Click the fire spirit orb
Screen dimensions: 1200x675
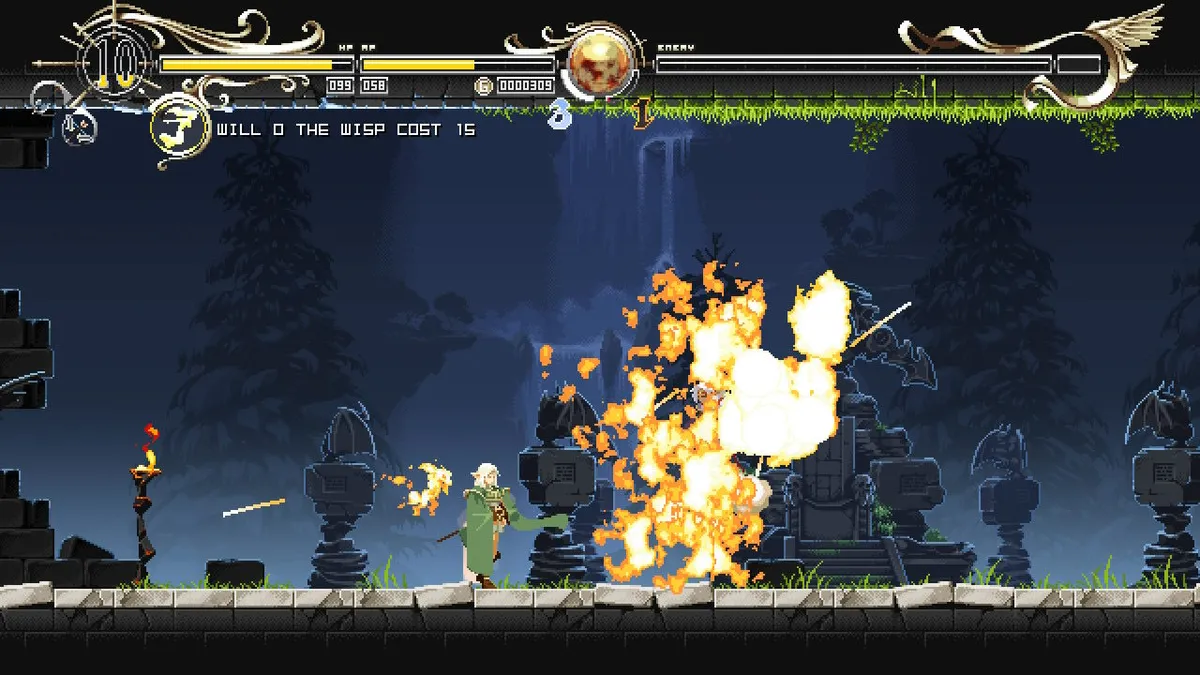click(601, 64)
